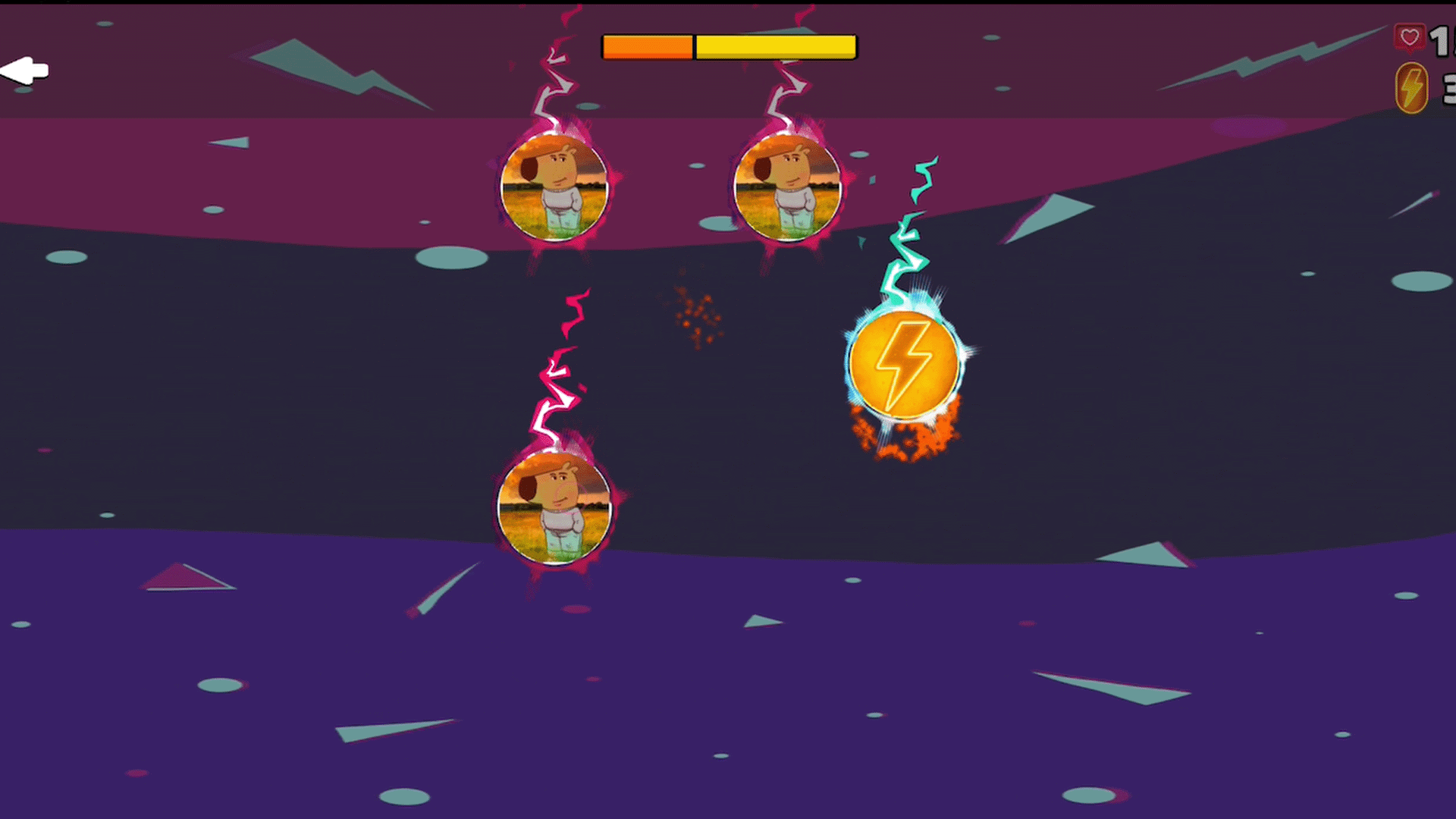The width and height of the screenshot is (1456, 819).
Task: Click the divider between progress bar segments
Action: (x=694, y=47)
